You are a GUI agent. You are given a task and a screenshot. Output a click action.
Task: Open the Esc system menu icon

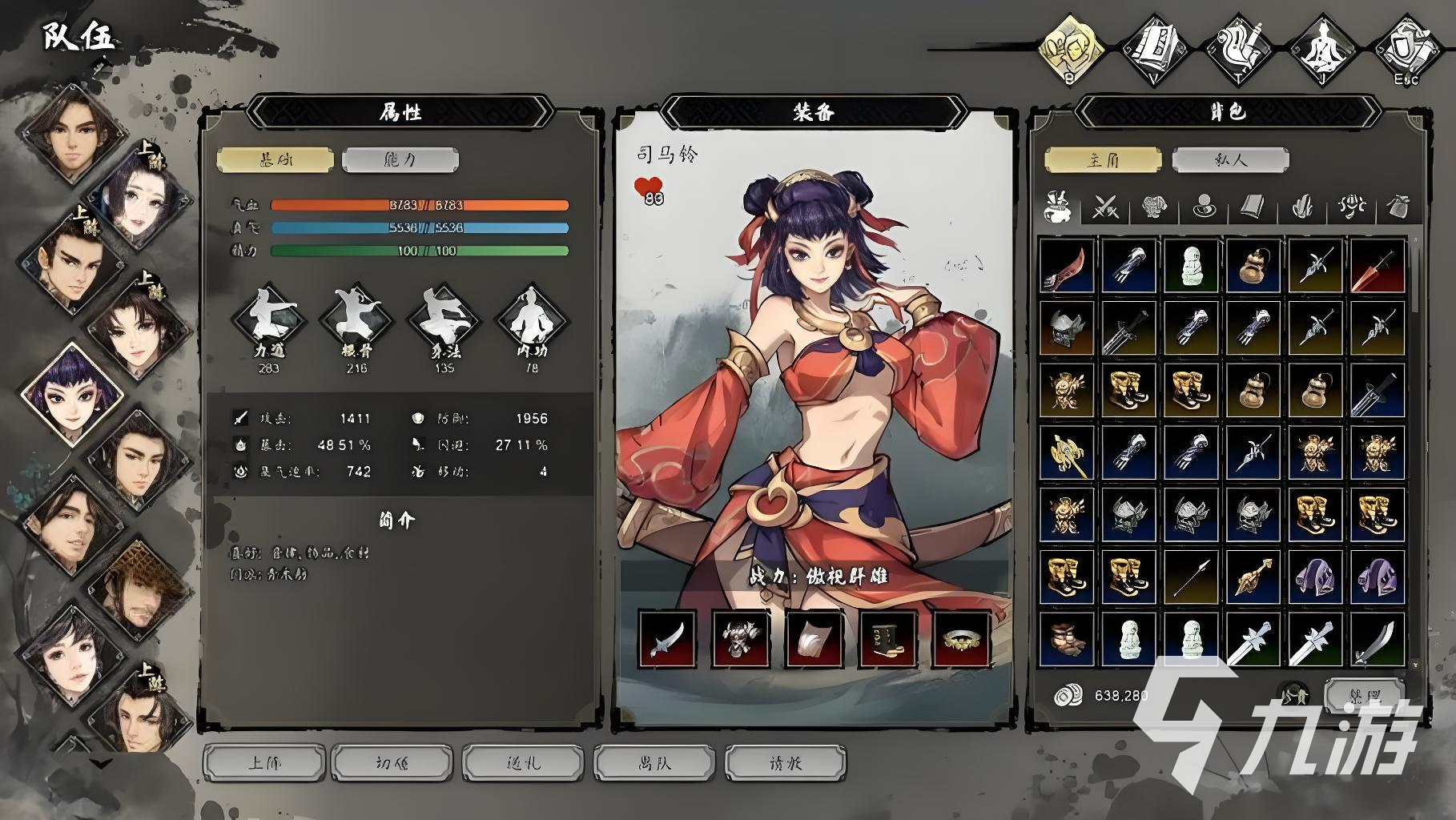pos(1406,50)
